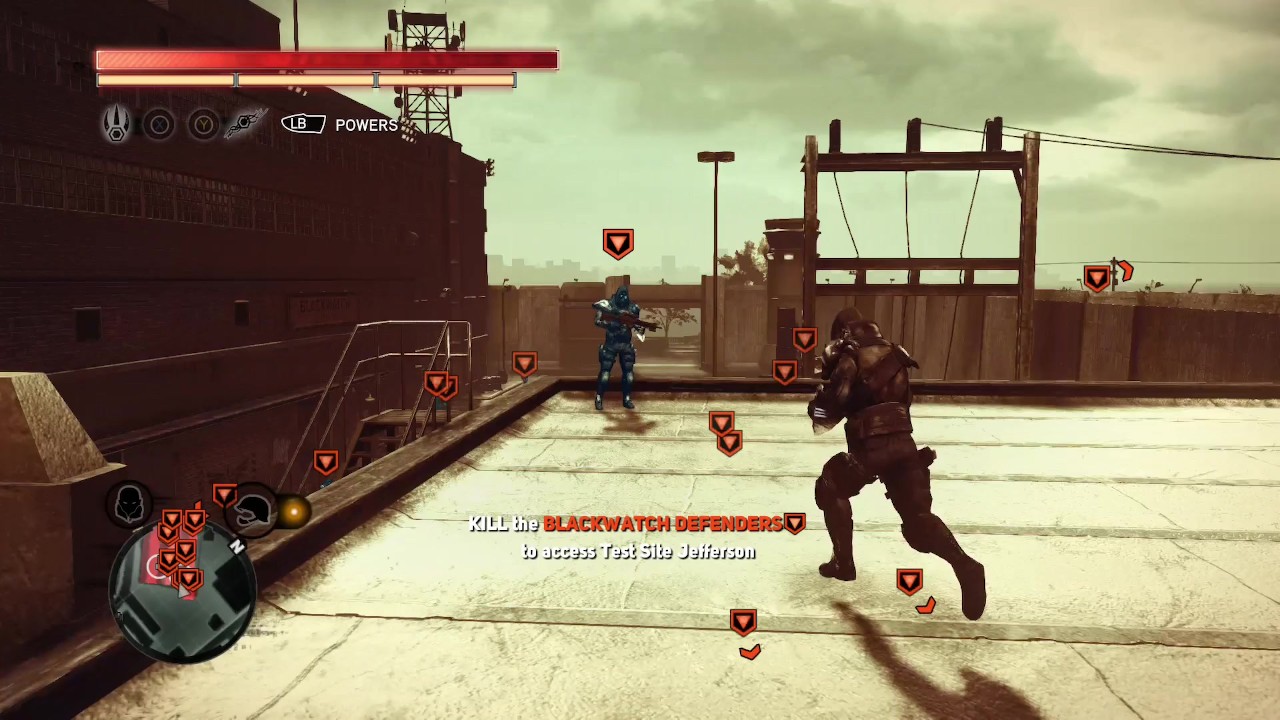Select the tendril power icon
Viewport: 1280px width, 720px height.
(244, 124)
